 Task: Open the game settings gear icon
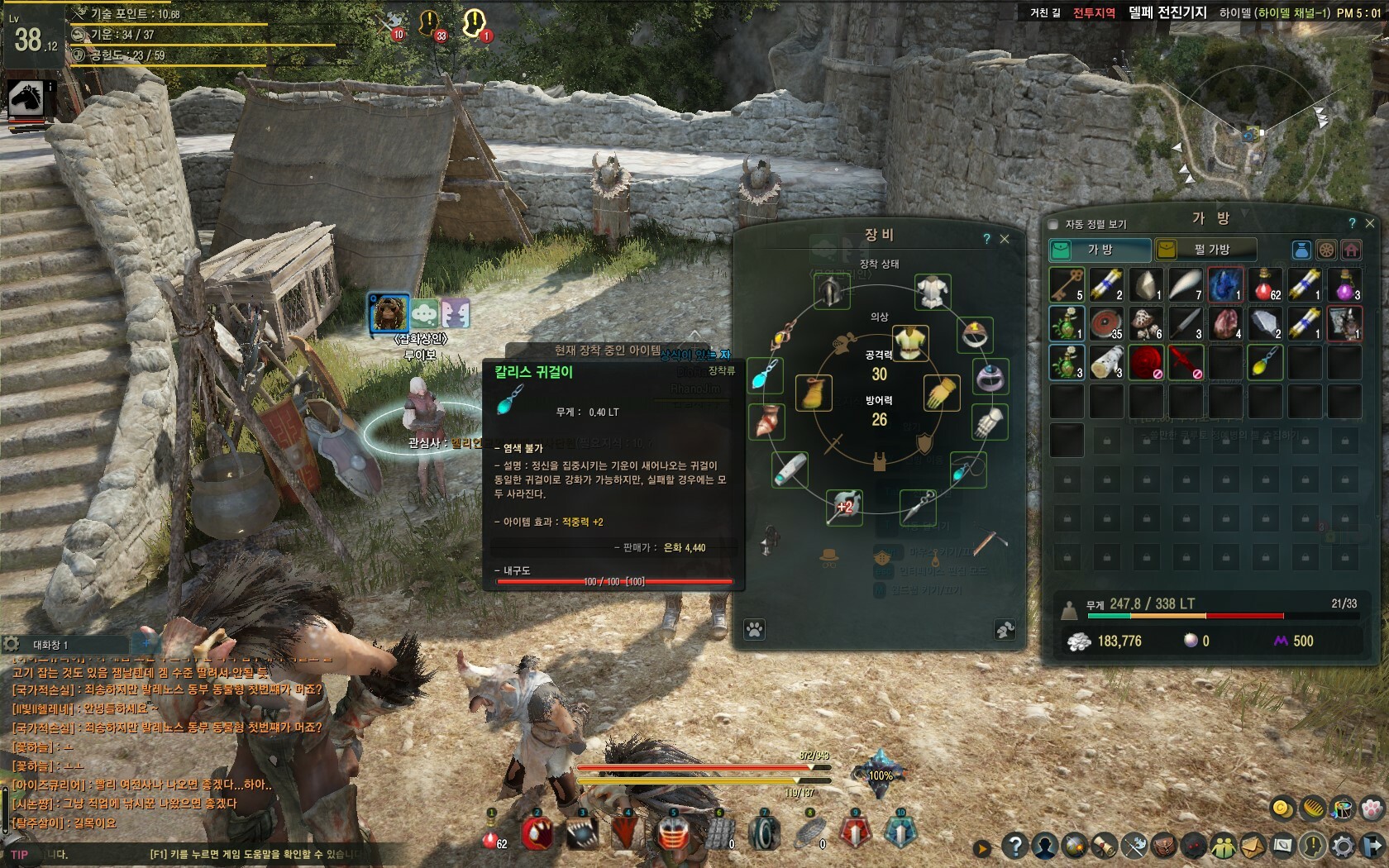tap(1344, 846)
